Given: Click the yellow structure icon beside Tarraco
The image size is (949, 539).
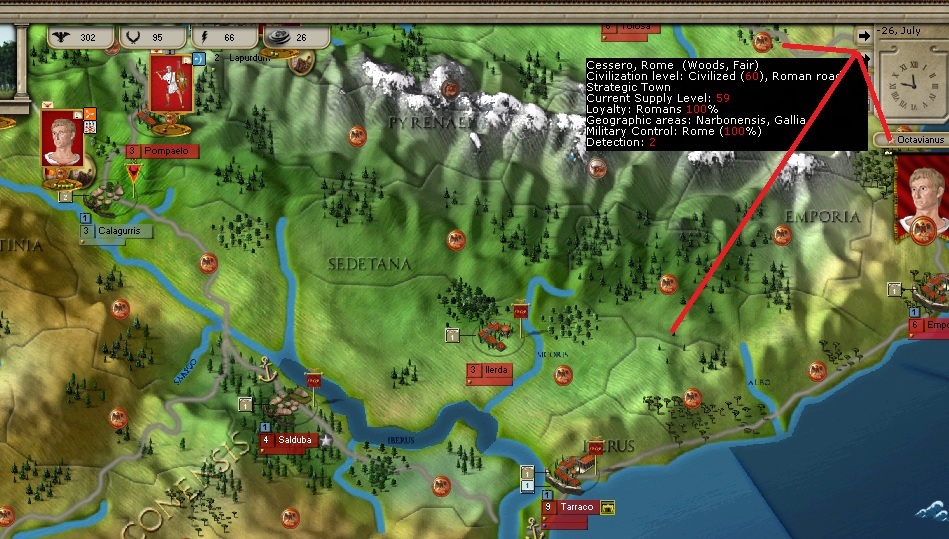Looking at the screenshot, I should [x=607, y=508].
